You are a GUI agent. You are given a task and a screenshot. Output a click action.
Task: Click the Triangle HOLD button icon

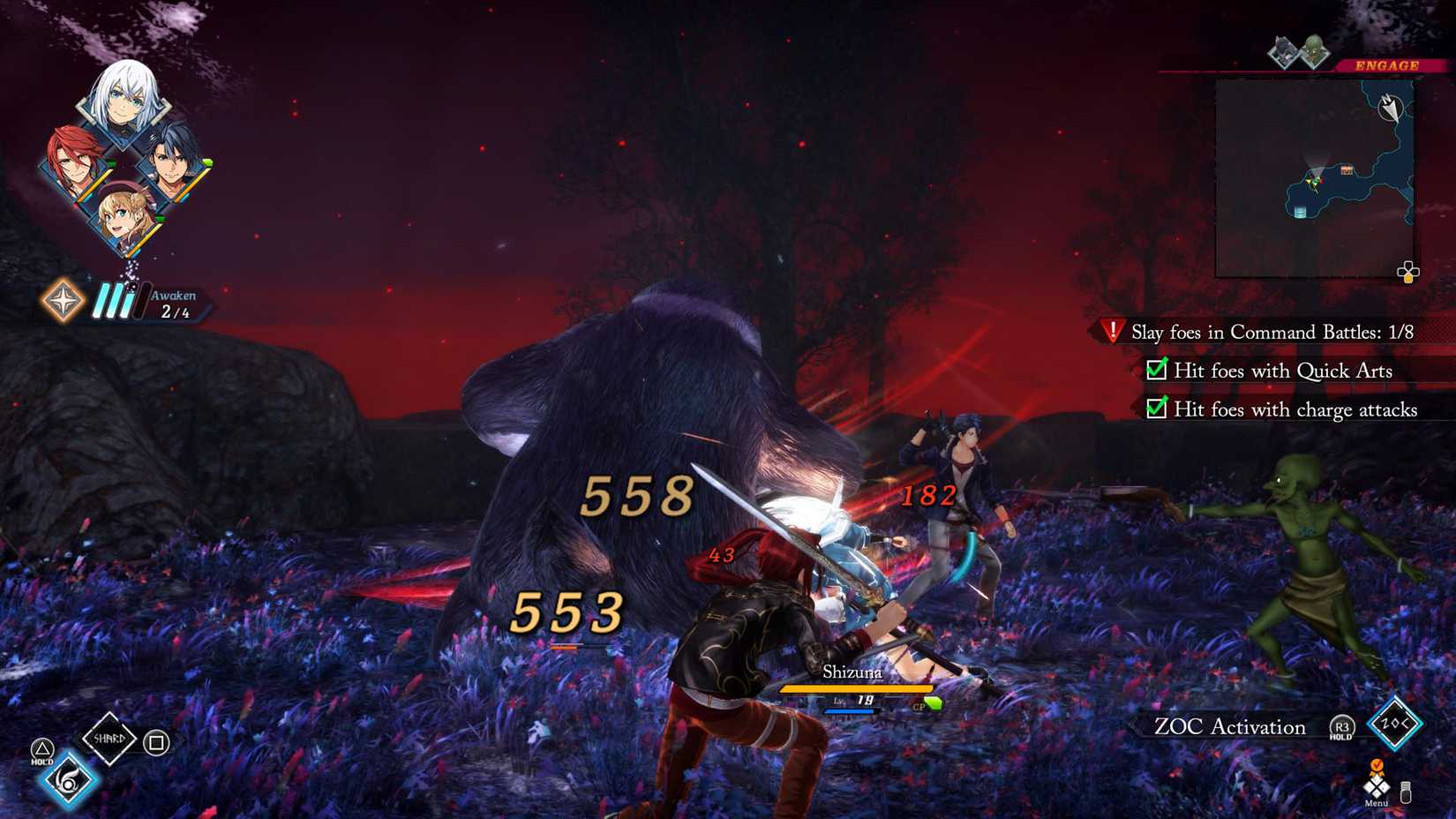click(43, 748)
